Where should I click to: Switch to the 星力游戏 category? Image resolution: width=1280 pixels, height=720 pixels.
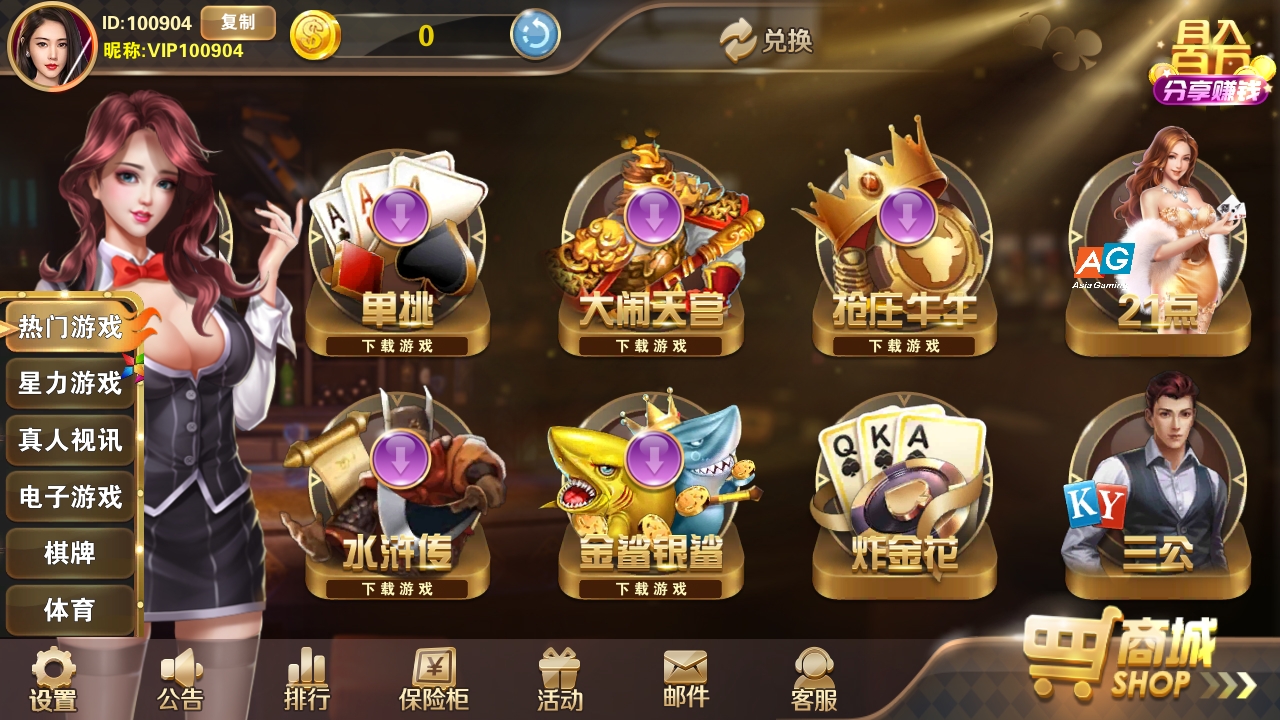70,383
